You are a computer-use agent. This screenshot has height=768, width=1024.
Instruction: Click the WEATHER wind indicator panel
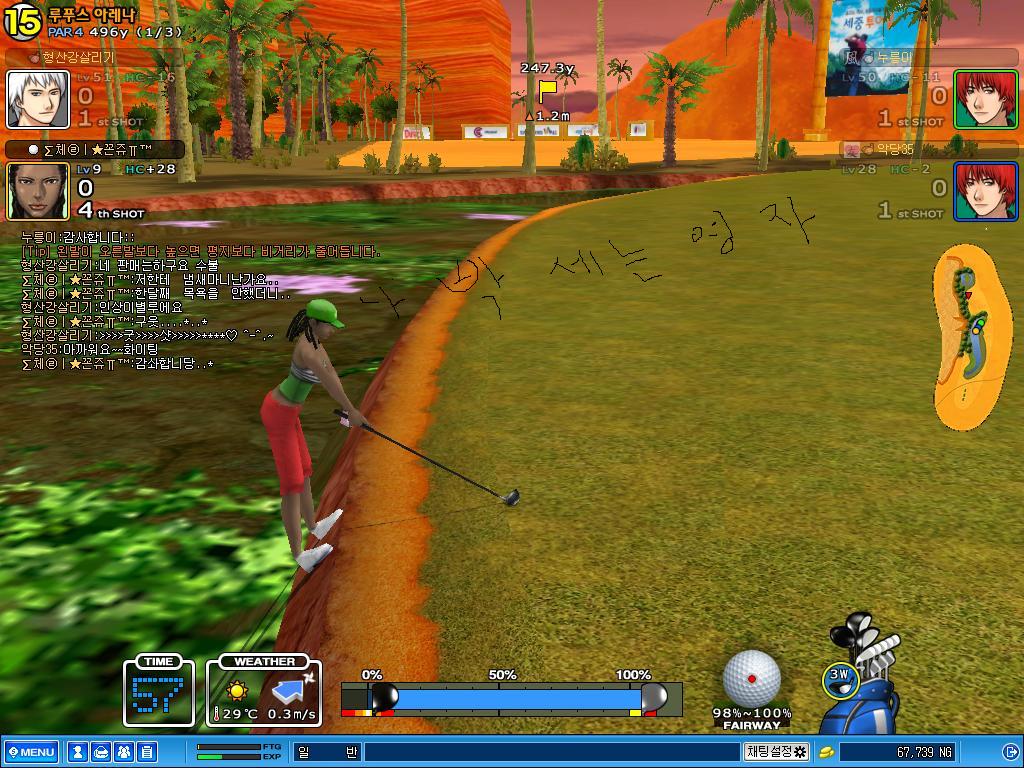(265, 691)
